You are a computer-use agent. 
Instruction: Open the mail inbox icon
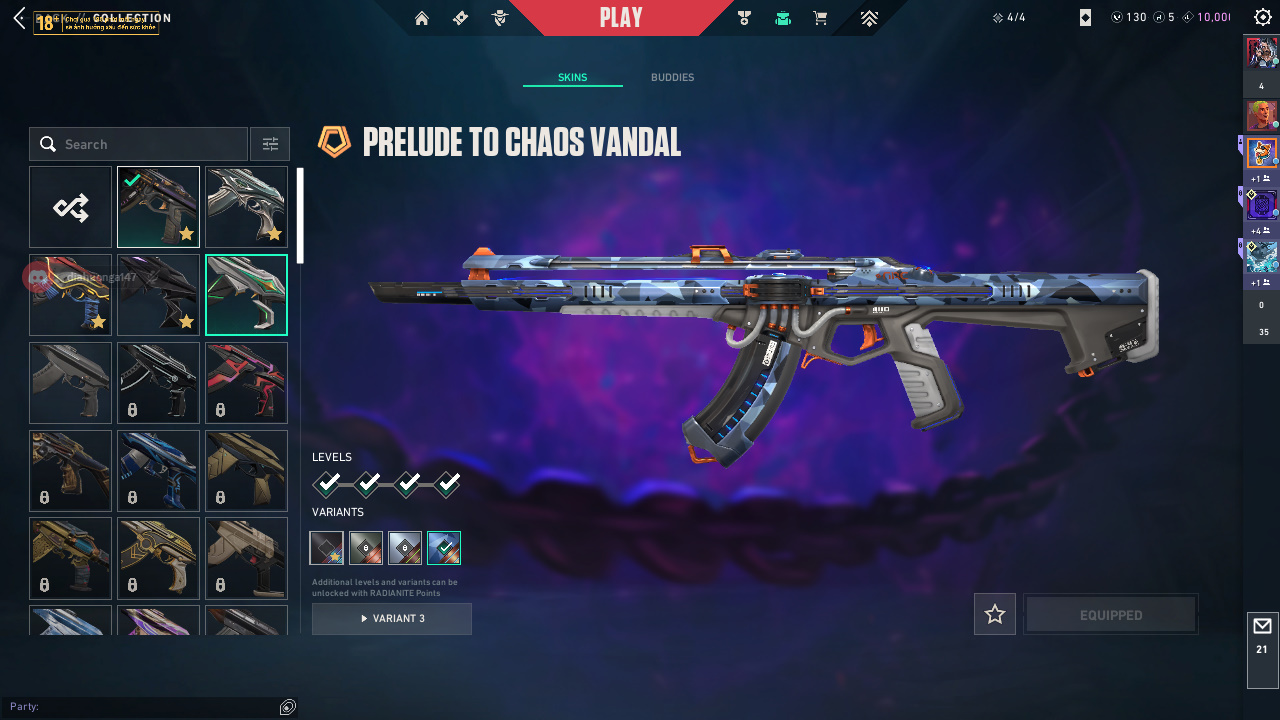coord(1262,627)
